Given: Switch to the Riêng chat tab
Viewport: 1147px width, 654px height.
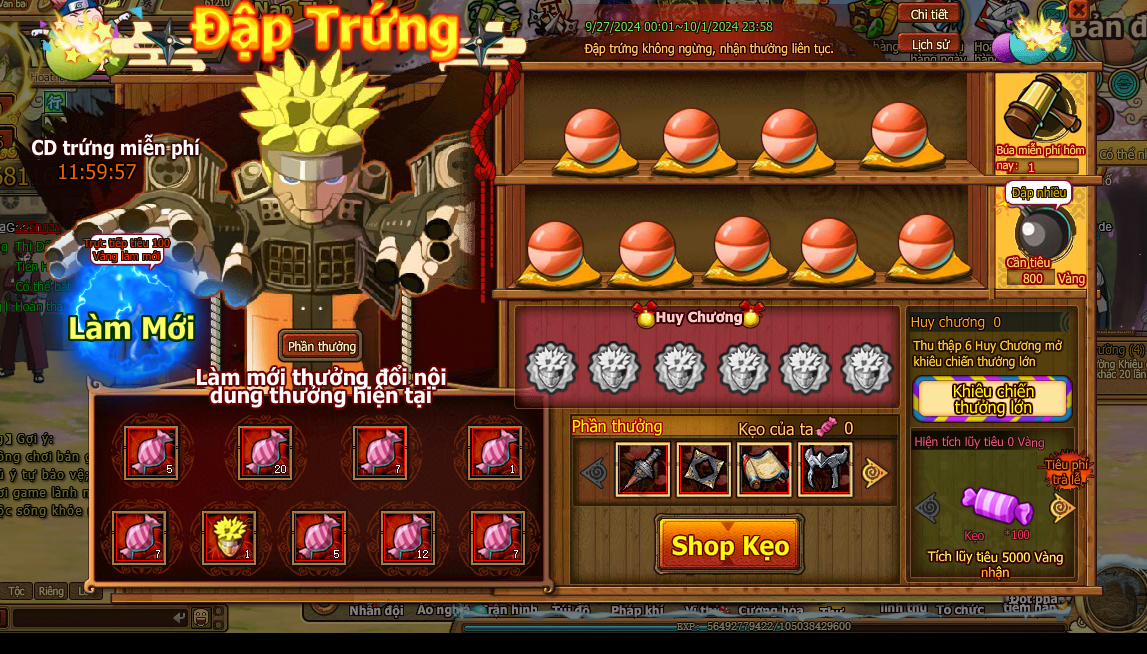Looking at the screenshot, I should (x=50, y=591).
